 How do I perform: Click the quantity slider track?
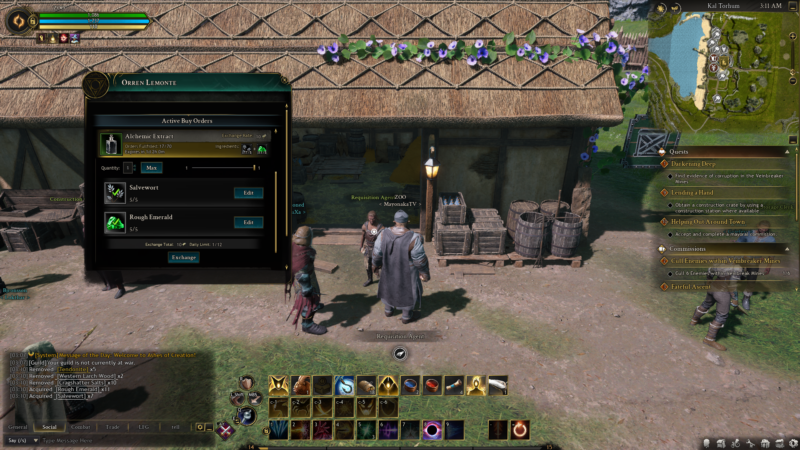point(222,168)
